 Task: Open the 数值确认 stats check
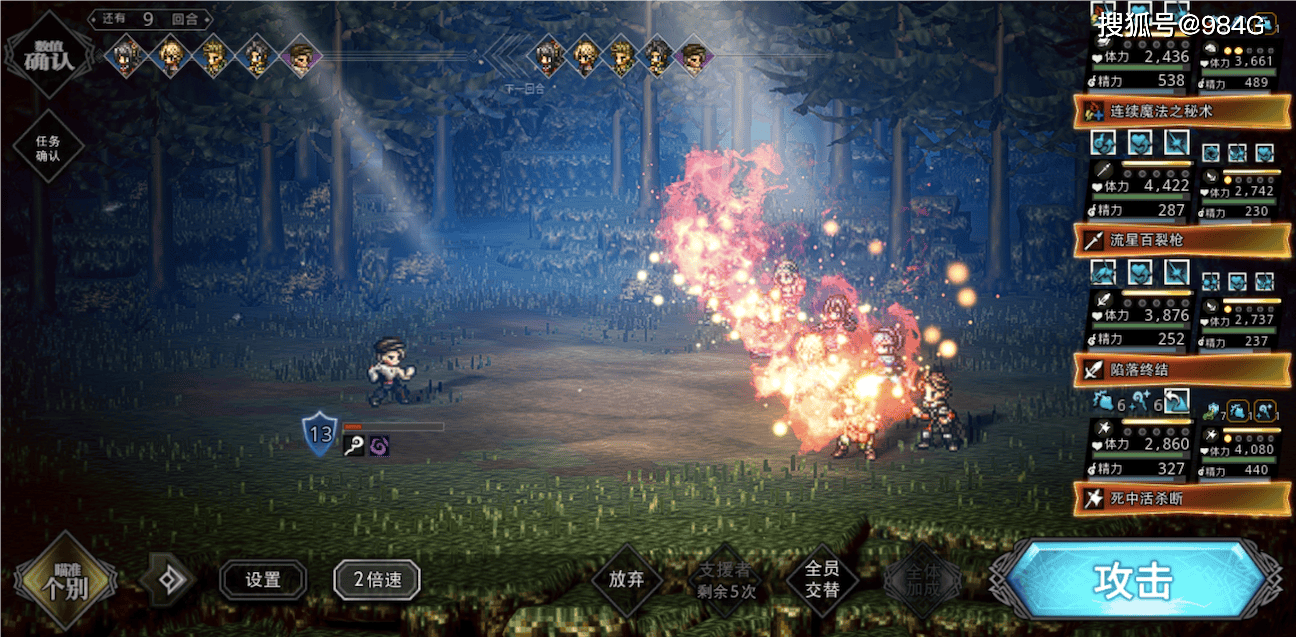[x=48, y=53]
